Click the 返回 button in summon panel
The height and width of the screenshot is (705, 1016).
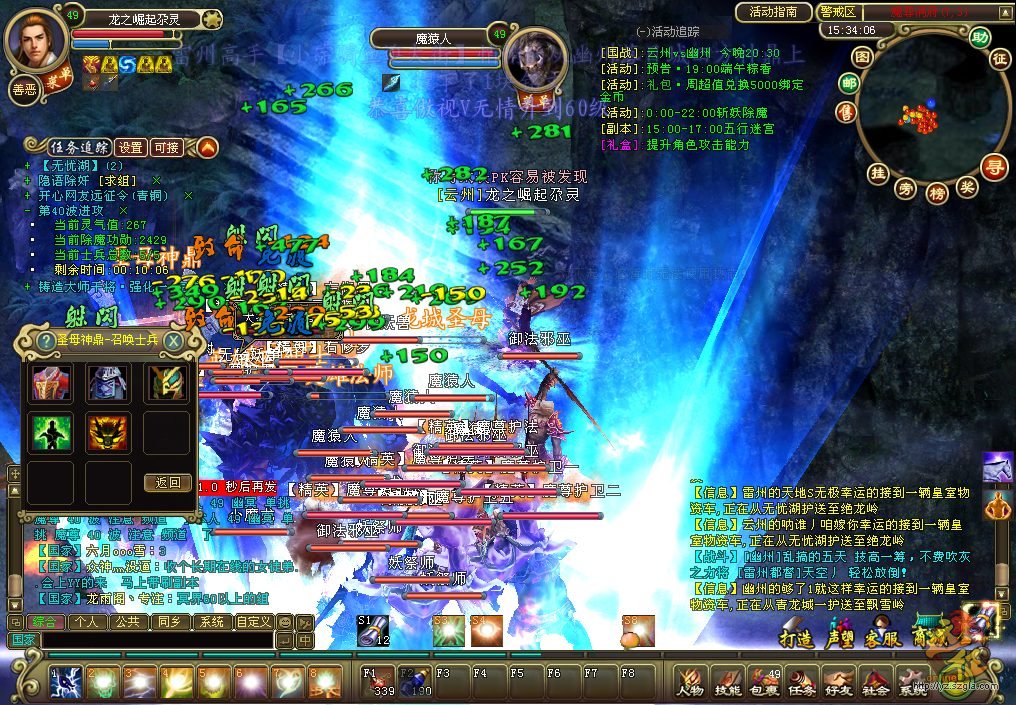pos(167,482)
